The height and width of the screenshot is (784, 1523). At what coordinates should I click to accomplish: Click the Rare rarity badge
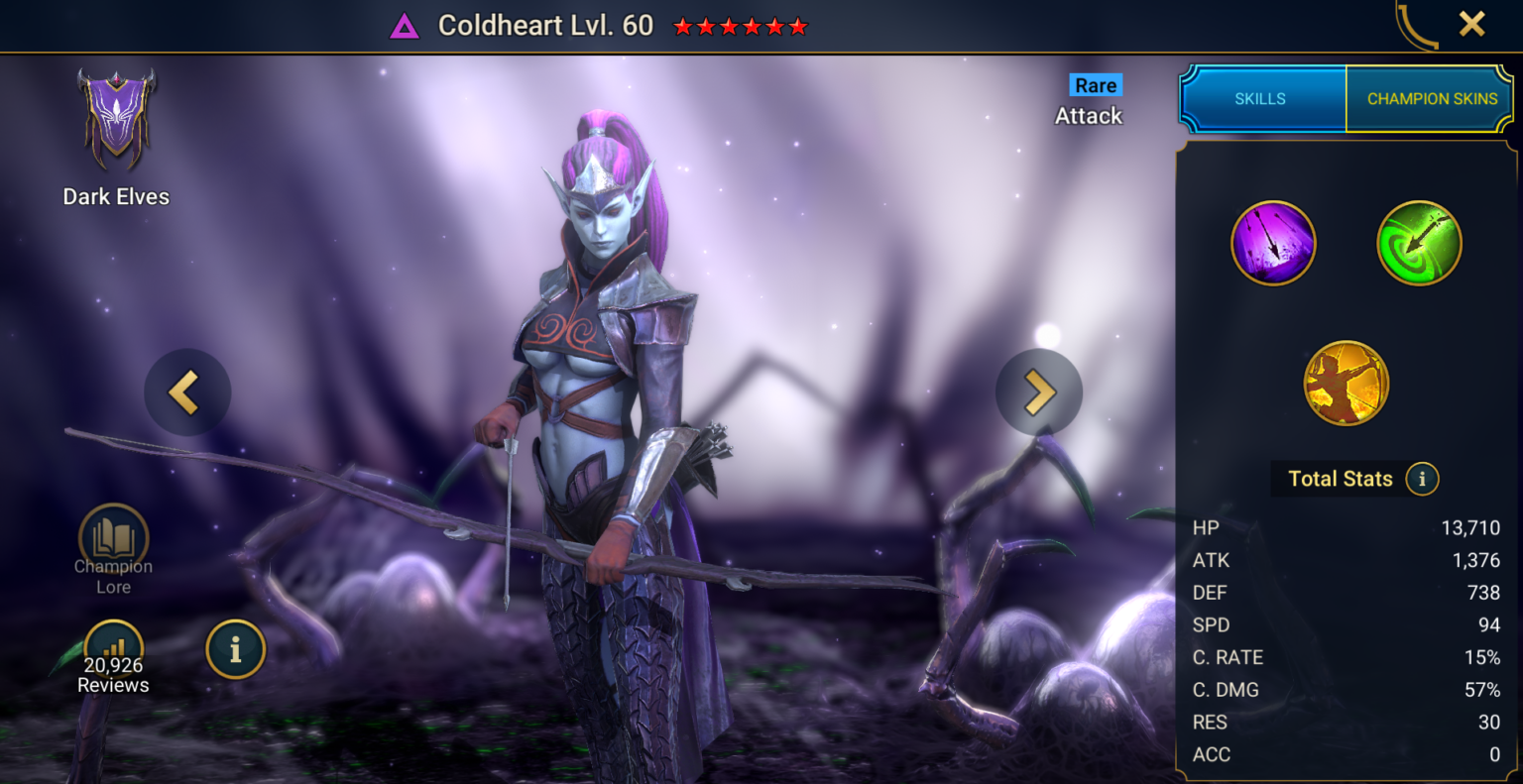1094,85
